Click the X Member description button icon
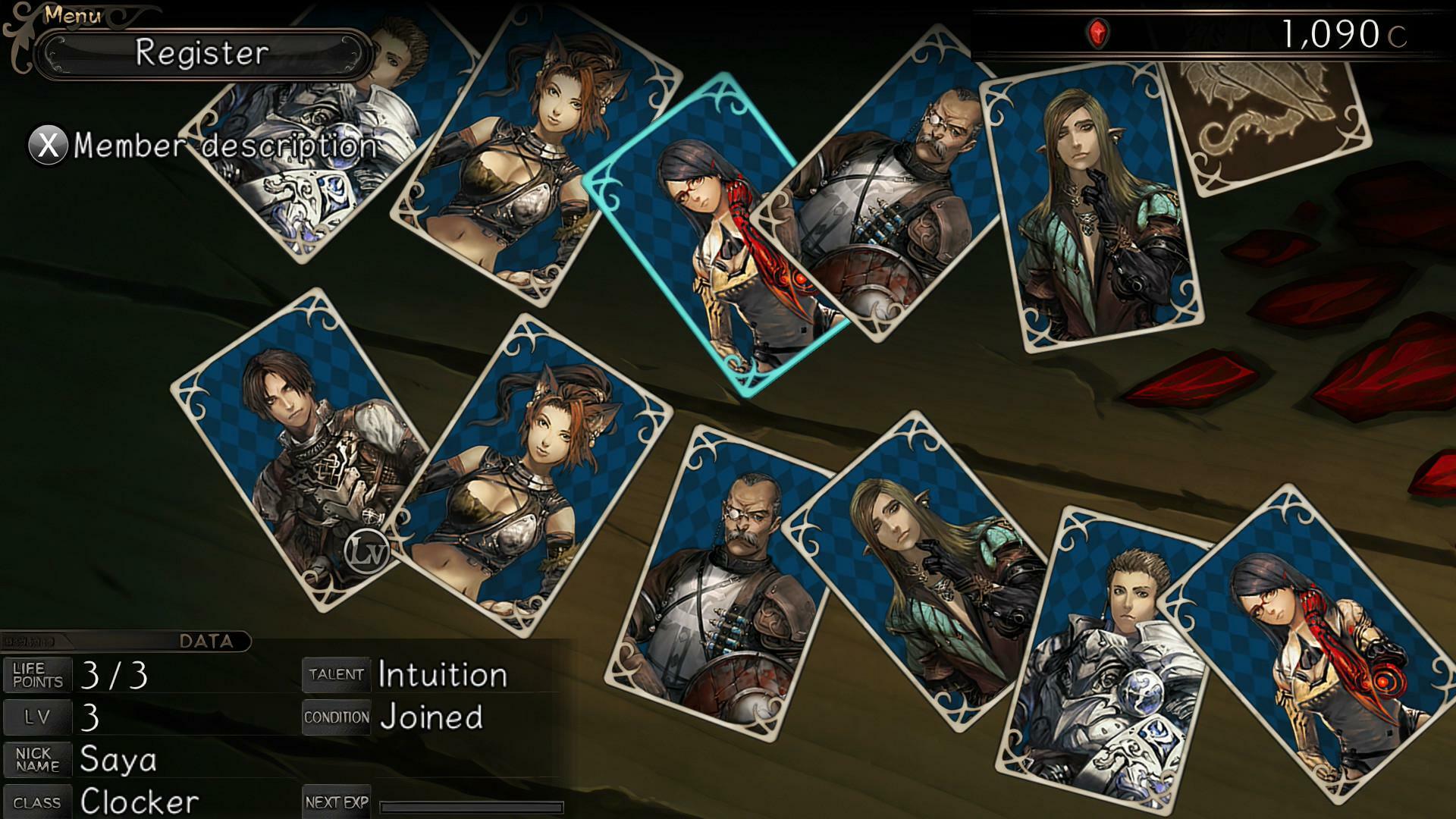The width and height of the screenshot is (1456, 819). [47, 143]
